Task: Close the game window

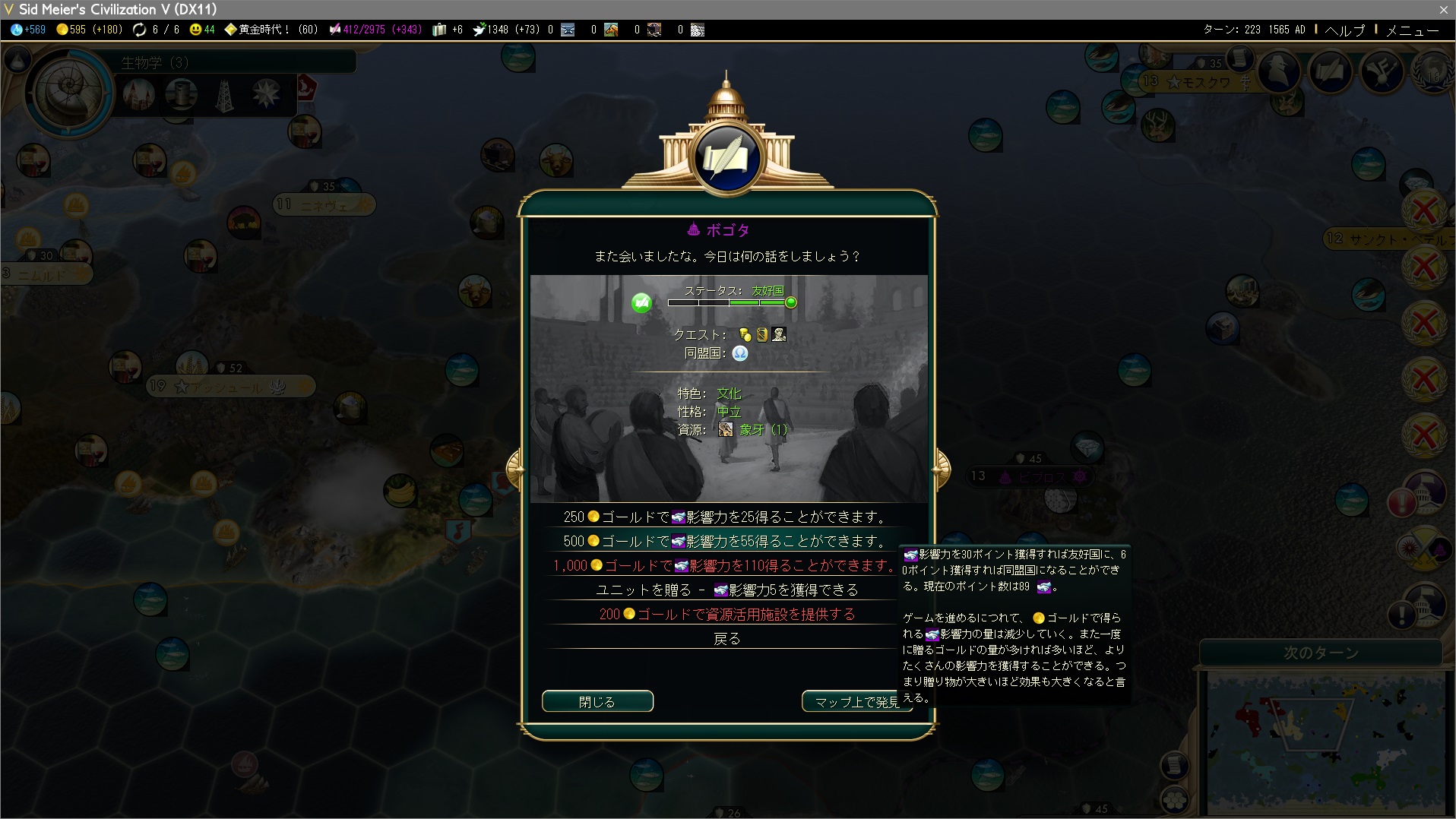Action: [1443, 9]
